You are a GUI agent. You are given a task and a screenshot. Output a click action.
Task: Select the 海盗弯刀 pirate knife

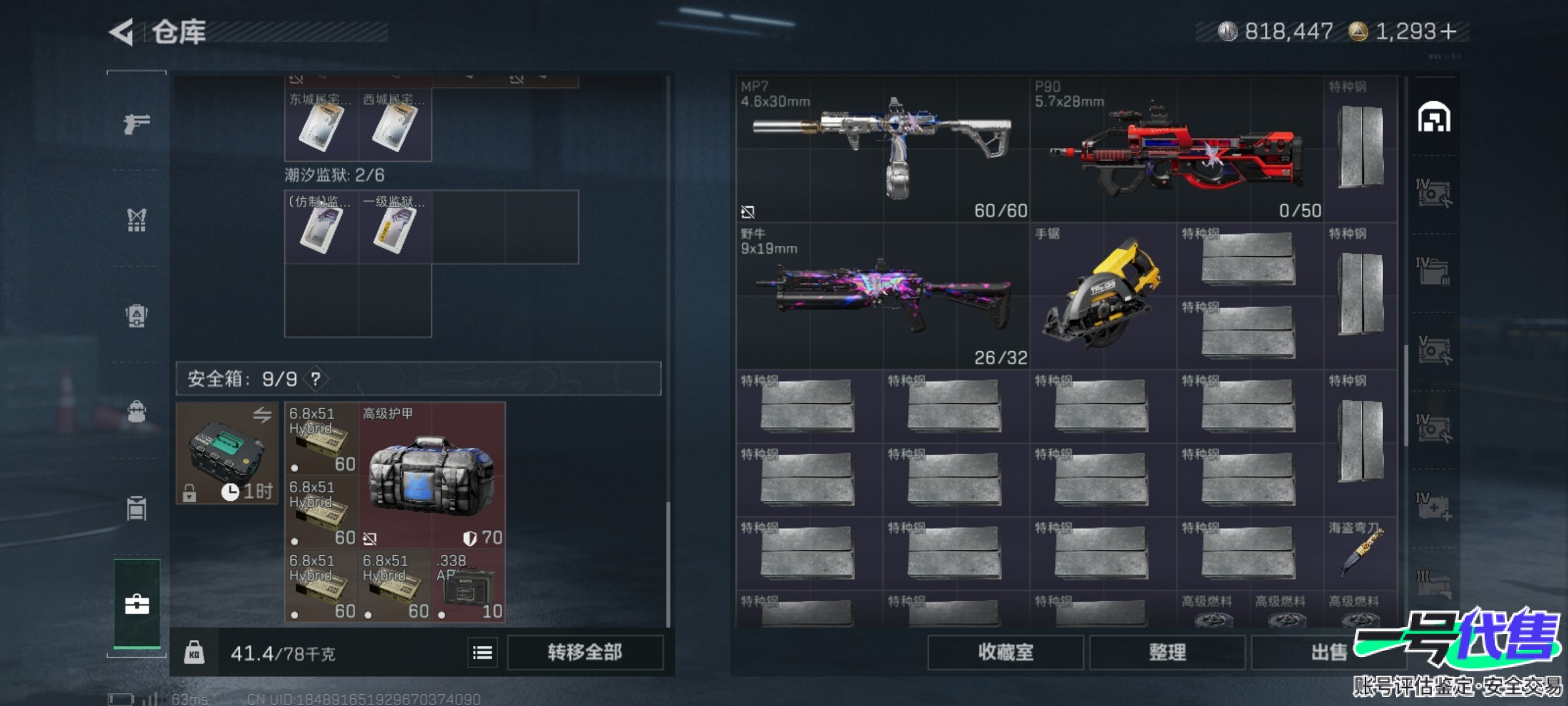click(x=1360, y=553)
